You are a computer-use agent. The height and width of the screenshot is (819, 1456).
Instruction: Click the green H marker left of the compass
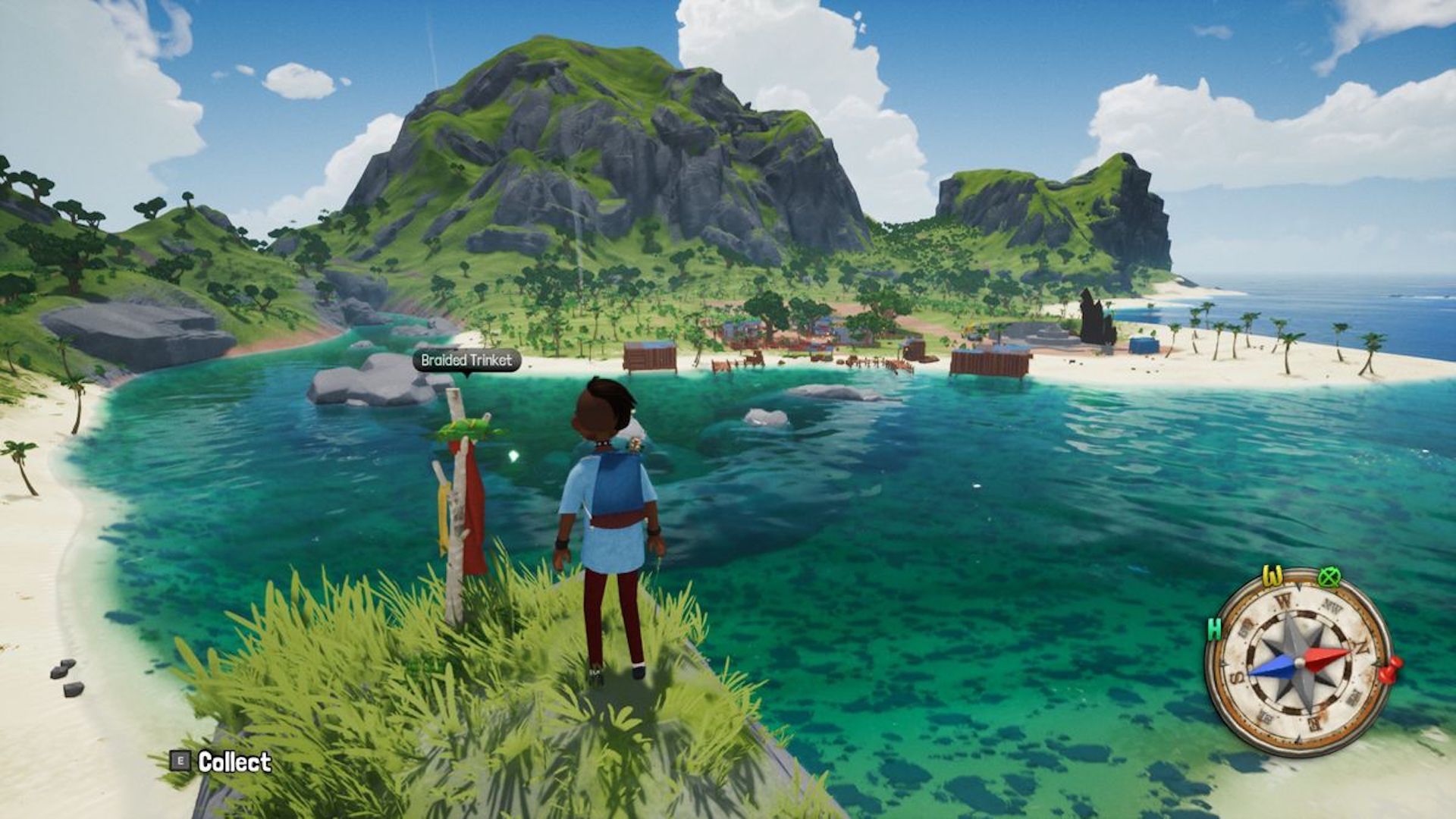[x=1215, y=628]
